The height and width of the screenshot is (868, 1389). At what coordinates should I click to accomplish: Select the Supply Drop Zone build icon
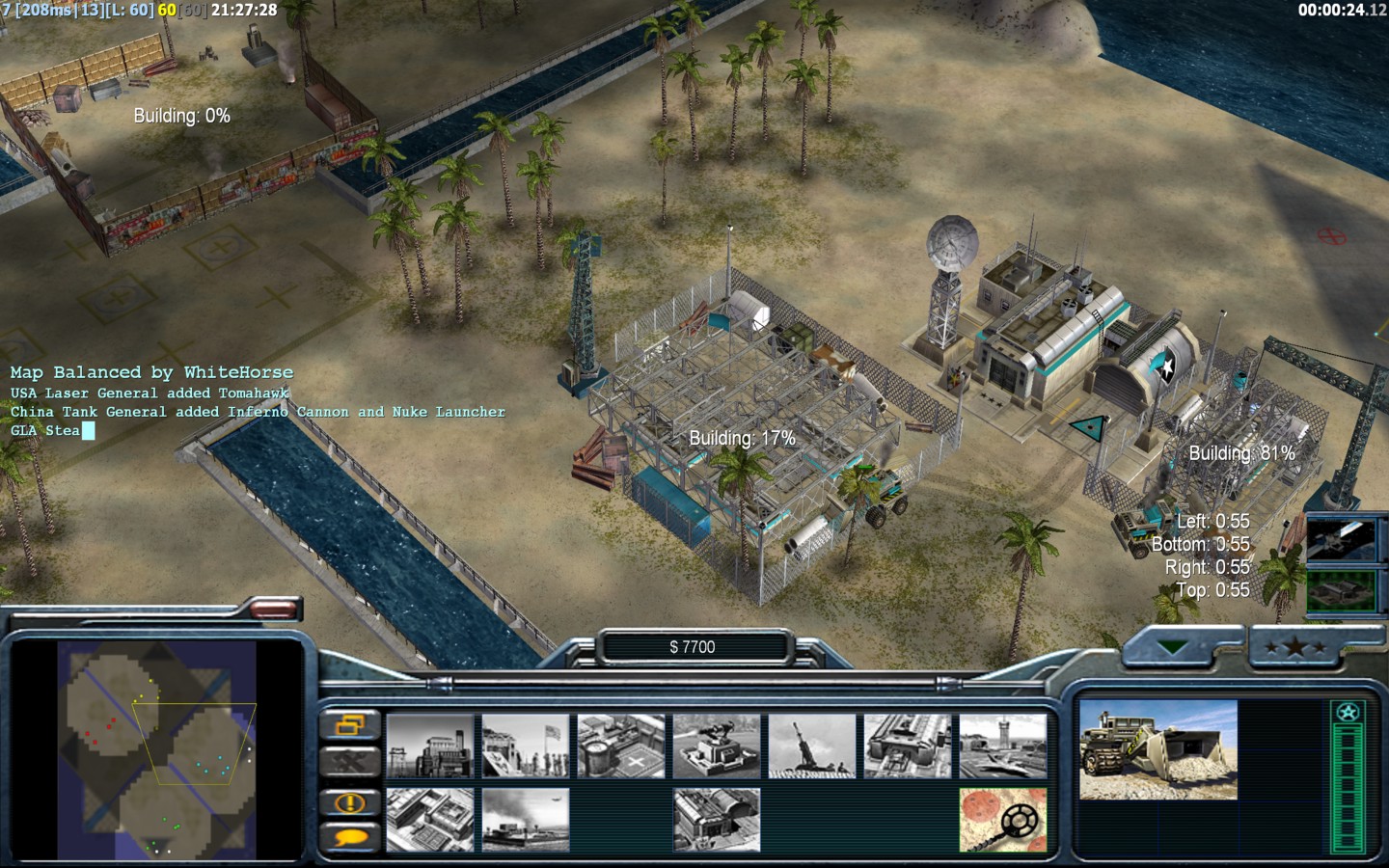[526, 820]
